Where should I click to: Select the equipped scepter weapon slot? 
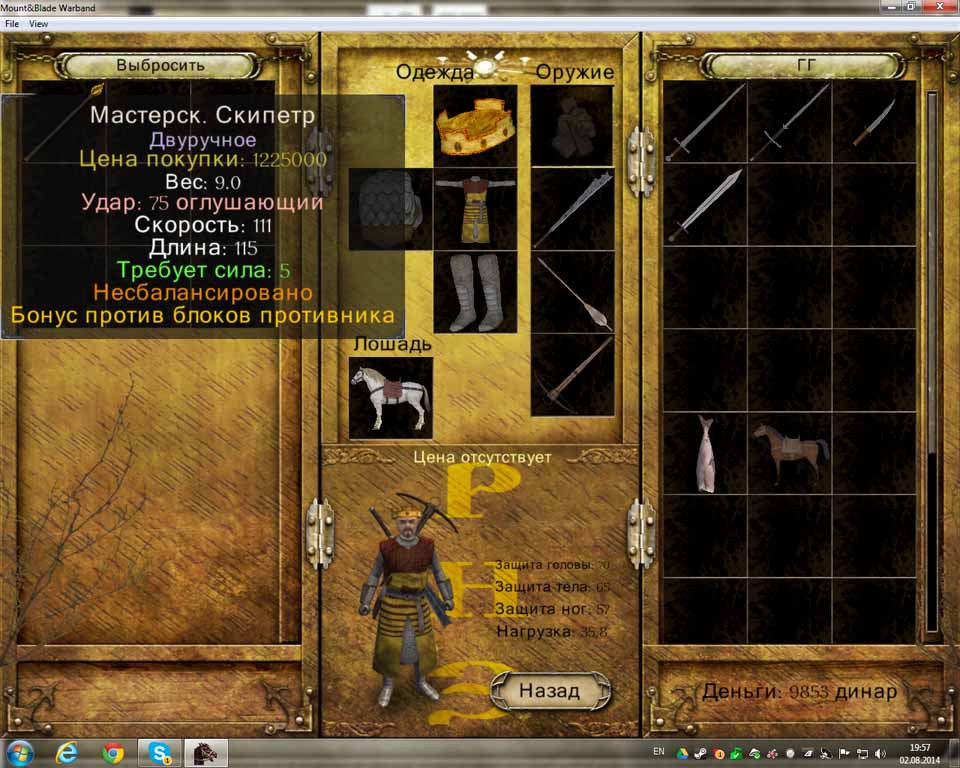[x=572, y=291]
